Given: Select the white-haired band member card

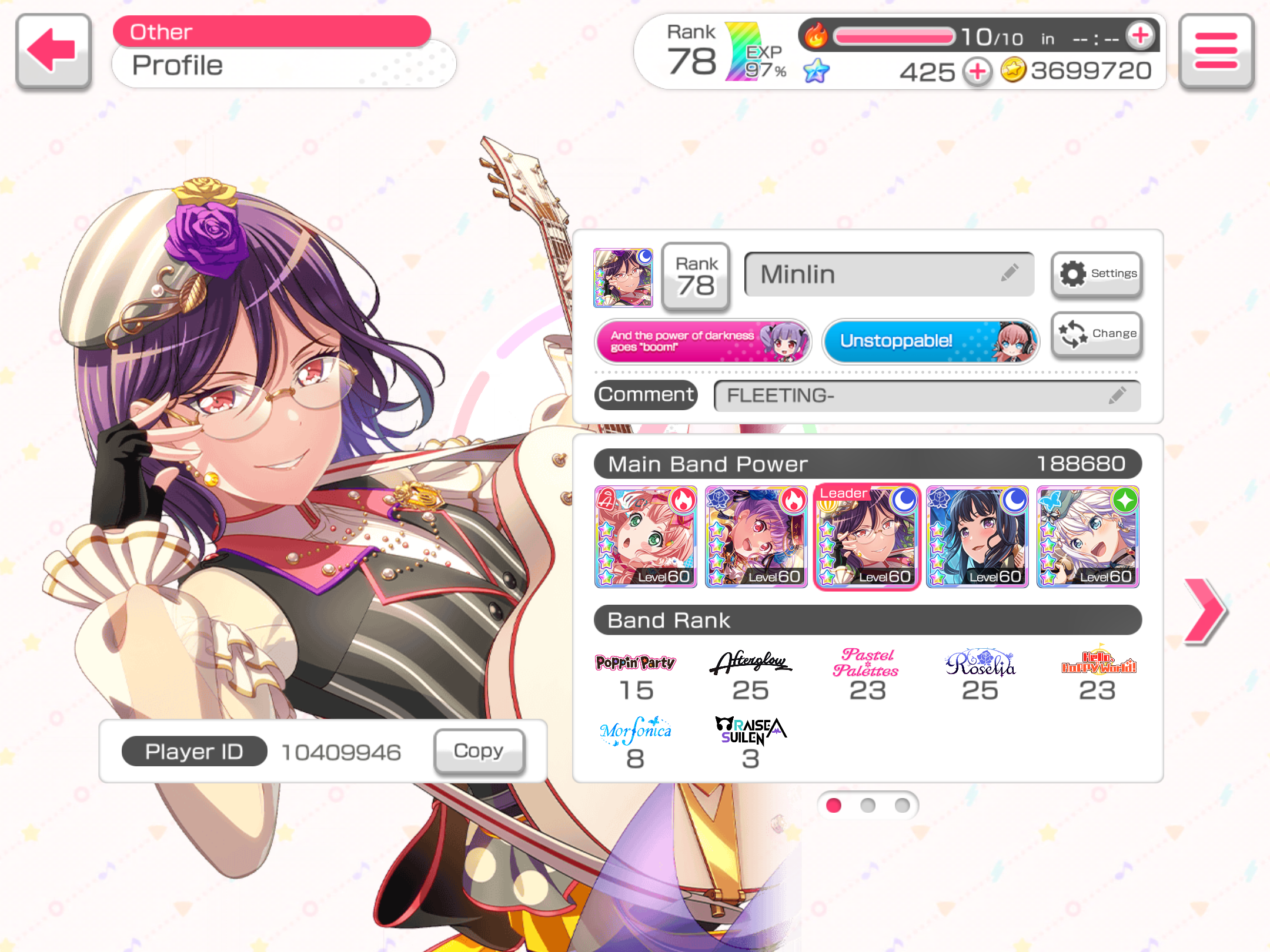Looking at the screenshot, I should [x=1088, y=537].
